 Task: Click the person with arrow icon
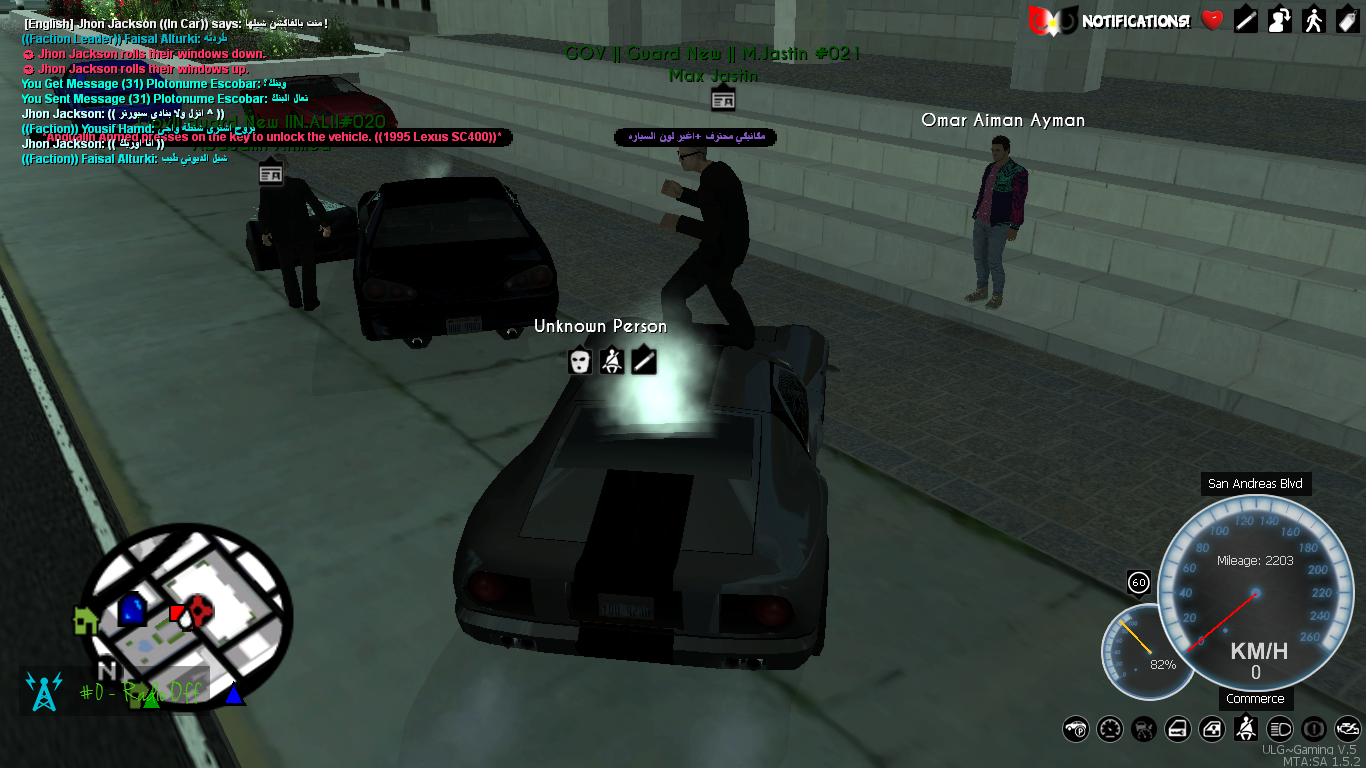point(1279,20)
